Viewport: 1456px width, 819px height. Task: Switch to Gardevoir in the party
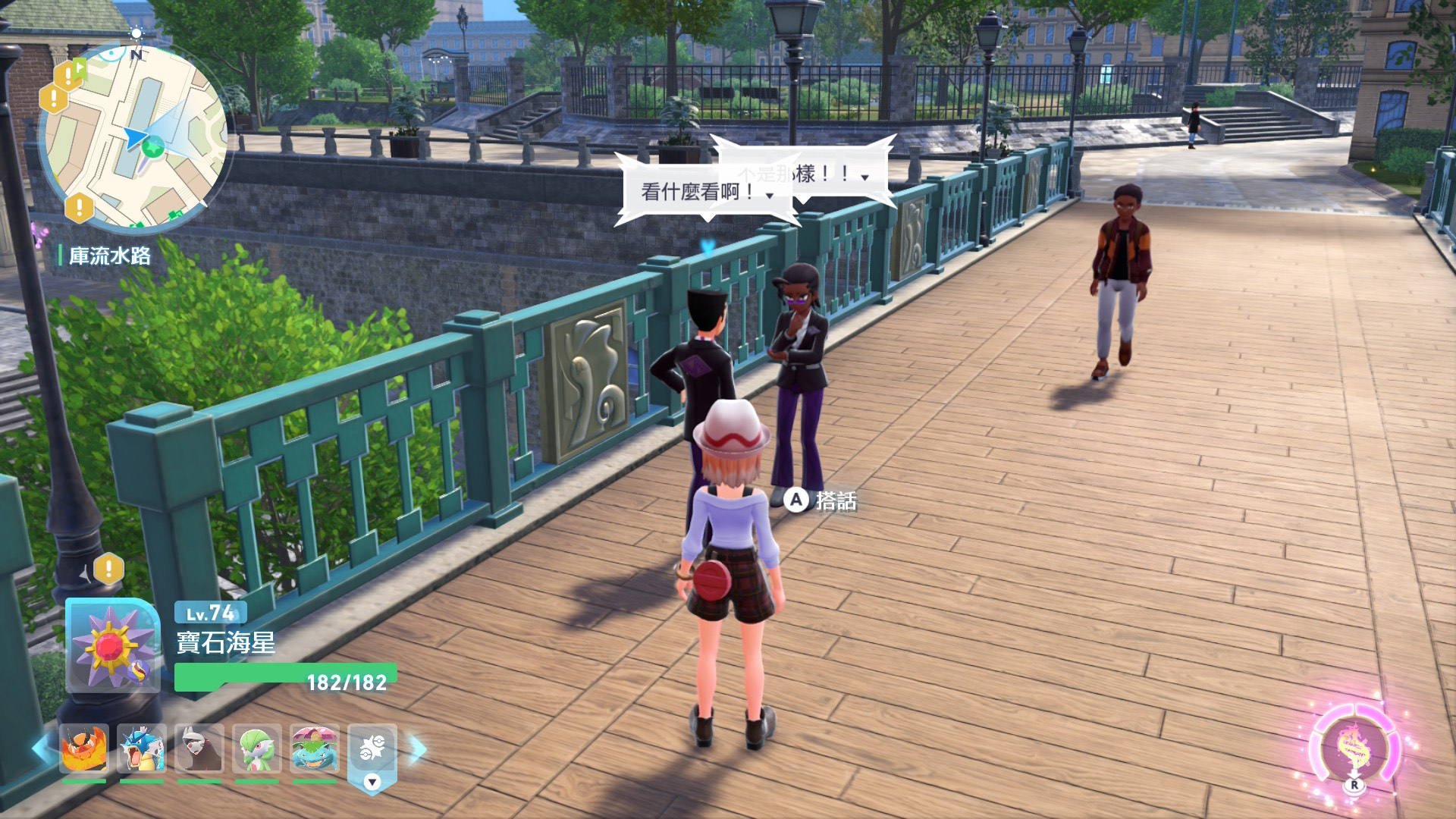point(257,748)
